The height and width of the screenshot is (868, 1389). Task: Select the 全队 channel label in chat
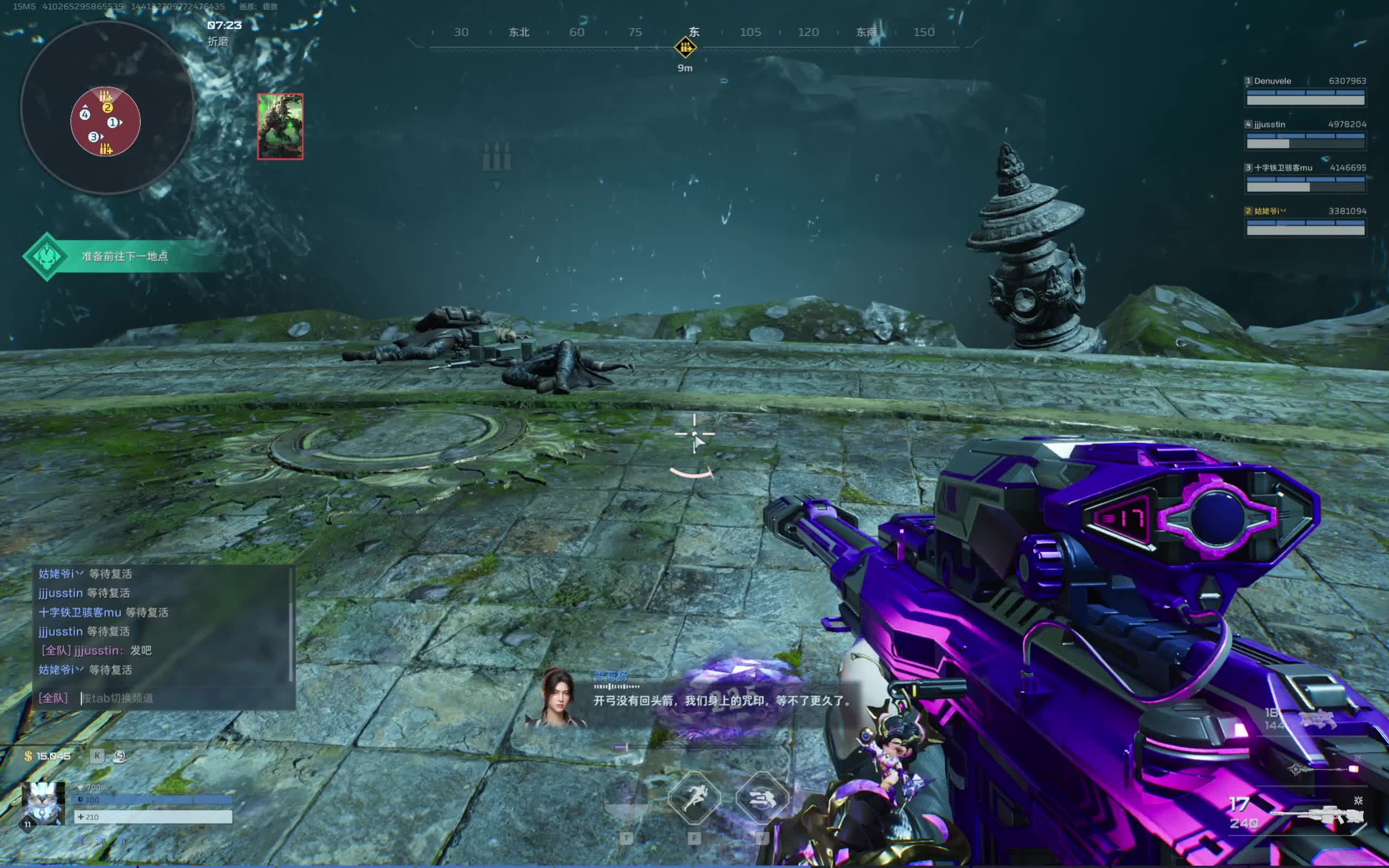[x=53, y=698]
